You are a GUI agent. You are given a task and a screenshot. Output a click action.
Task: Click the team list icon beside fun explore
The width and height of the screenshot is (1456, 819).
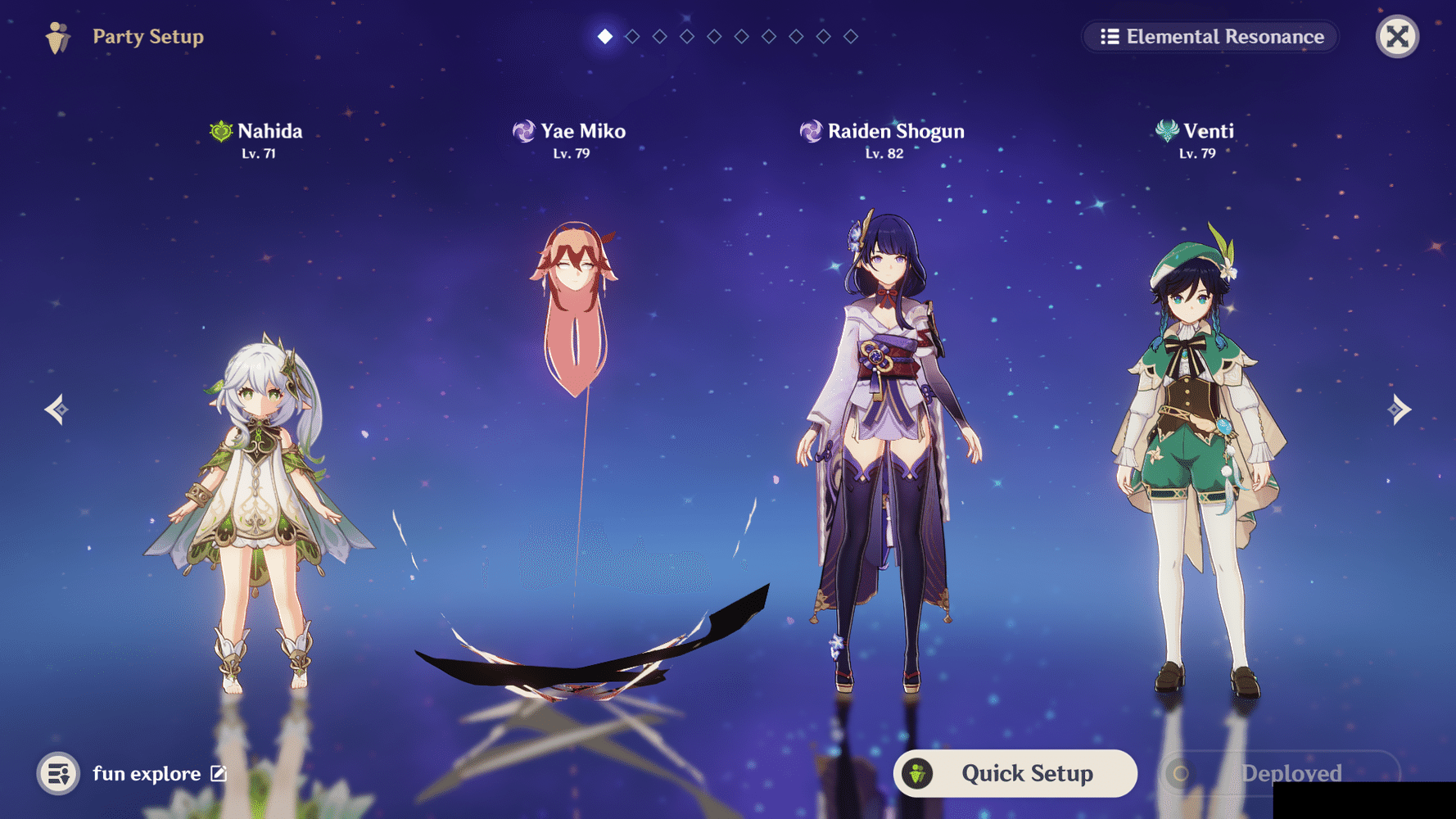click(56, 773)
